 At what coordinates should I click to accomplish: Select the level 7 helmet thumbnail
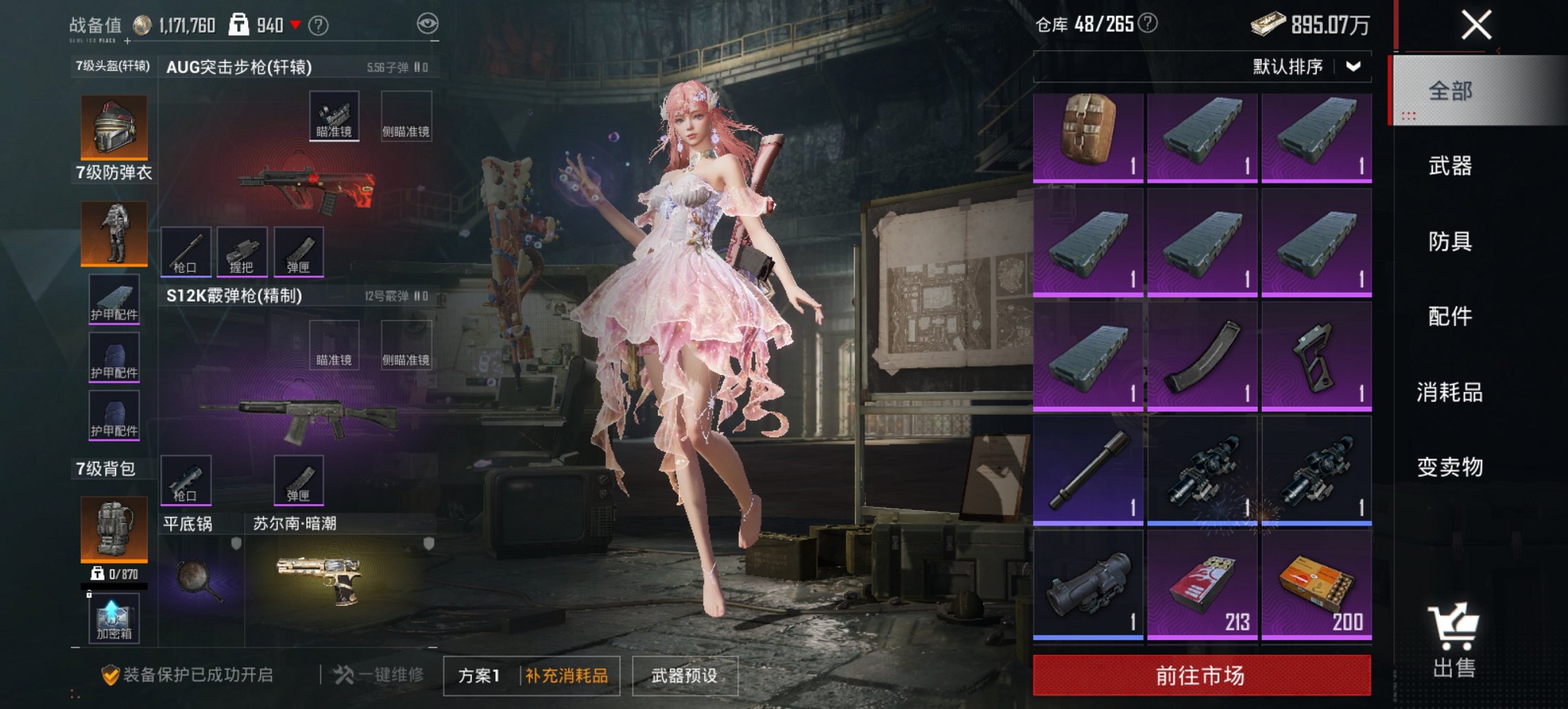113,126
